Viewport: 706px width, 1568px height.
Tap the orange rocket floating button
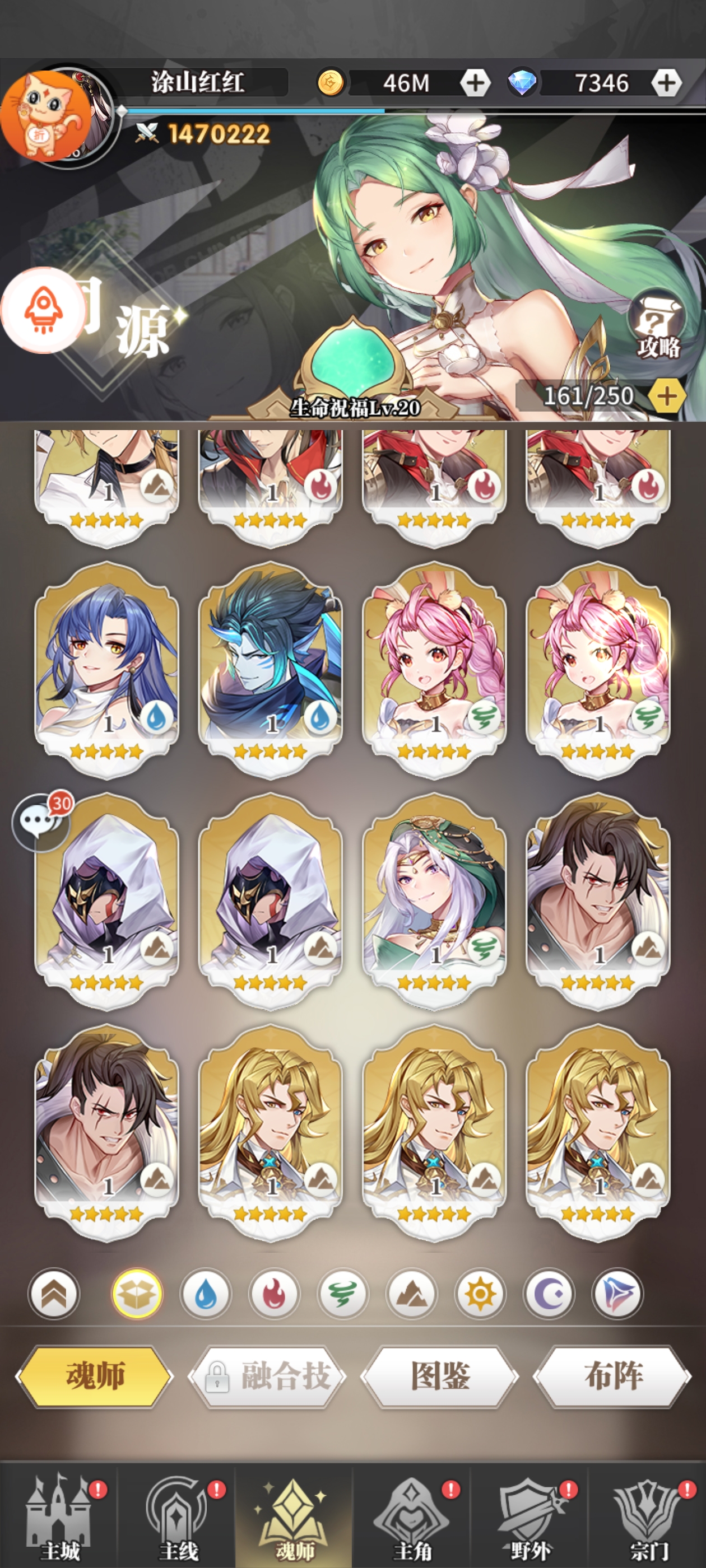coord(43,310)
